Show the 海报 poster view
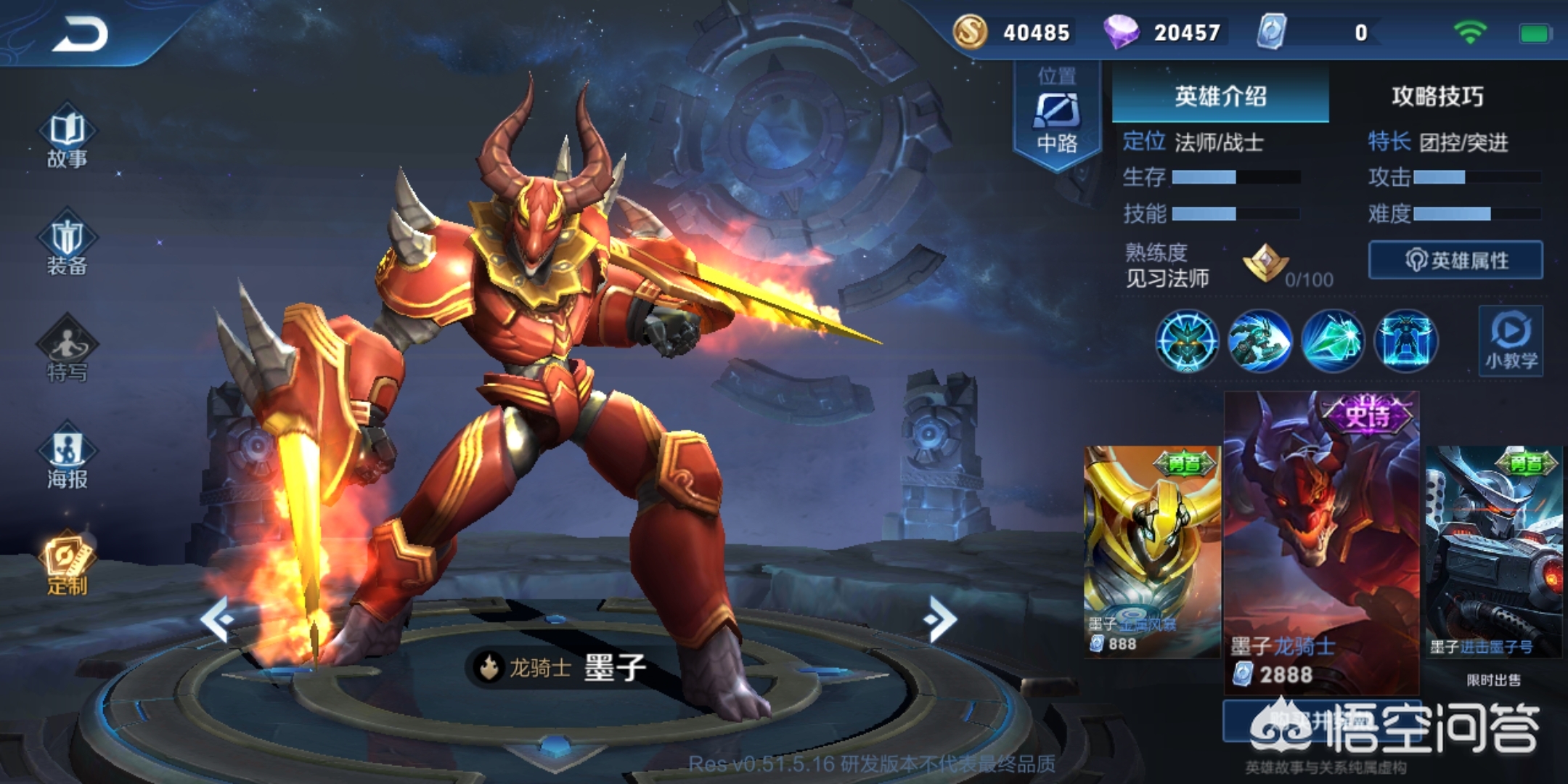The height and width of the screenshot is (784, 1568). coord(67,459)
